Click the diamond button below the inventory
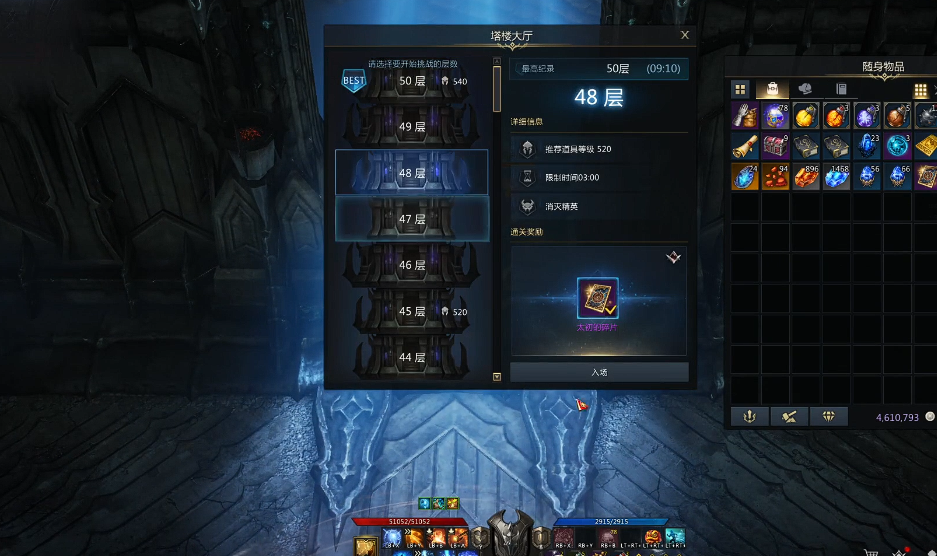937x556 pixels. [x=828, y=416]
